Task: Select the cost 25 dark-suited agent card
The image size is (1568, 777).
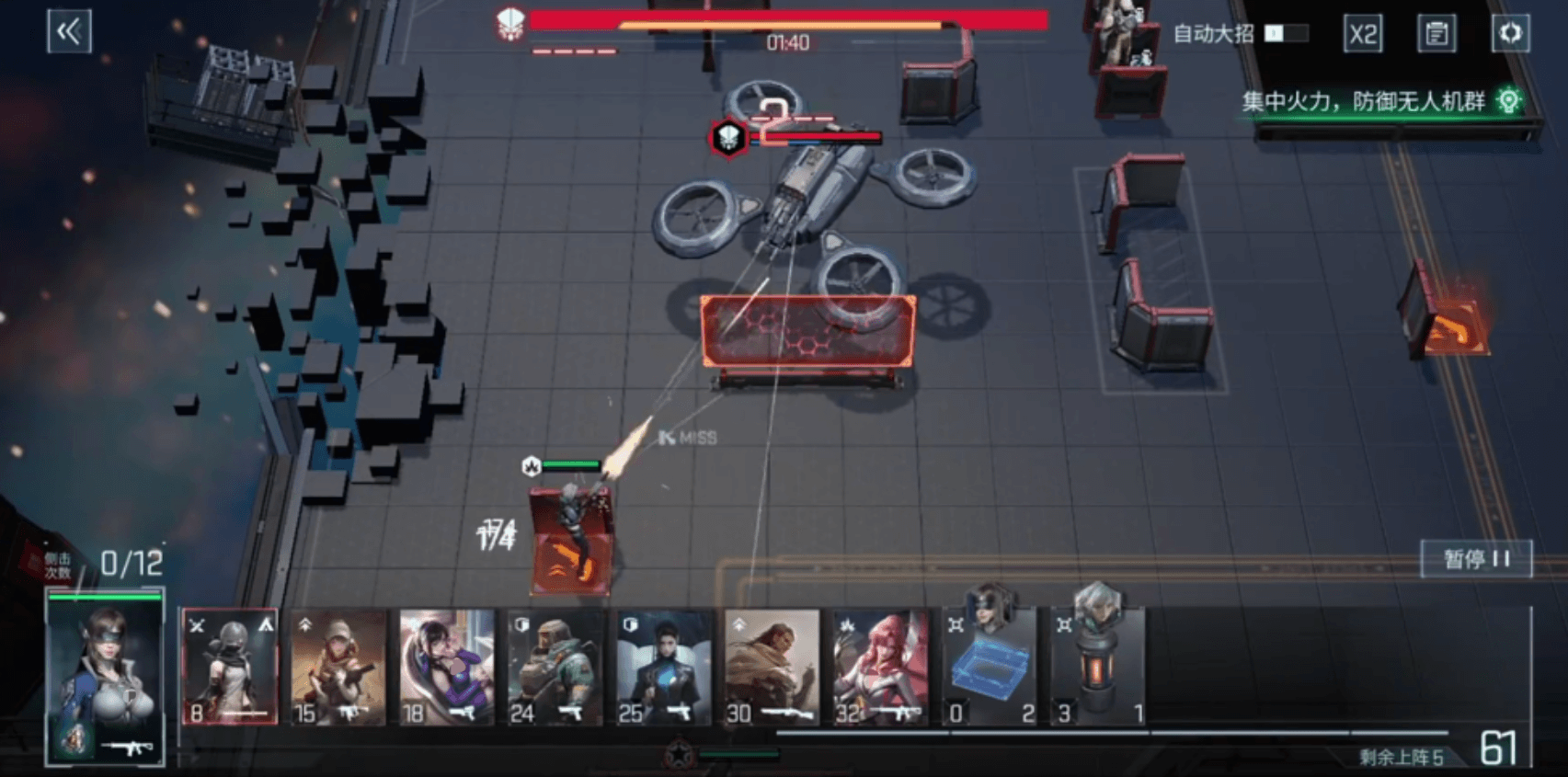Action: tap(664, 668)
